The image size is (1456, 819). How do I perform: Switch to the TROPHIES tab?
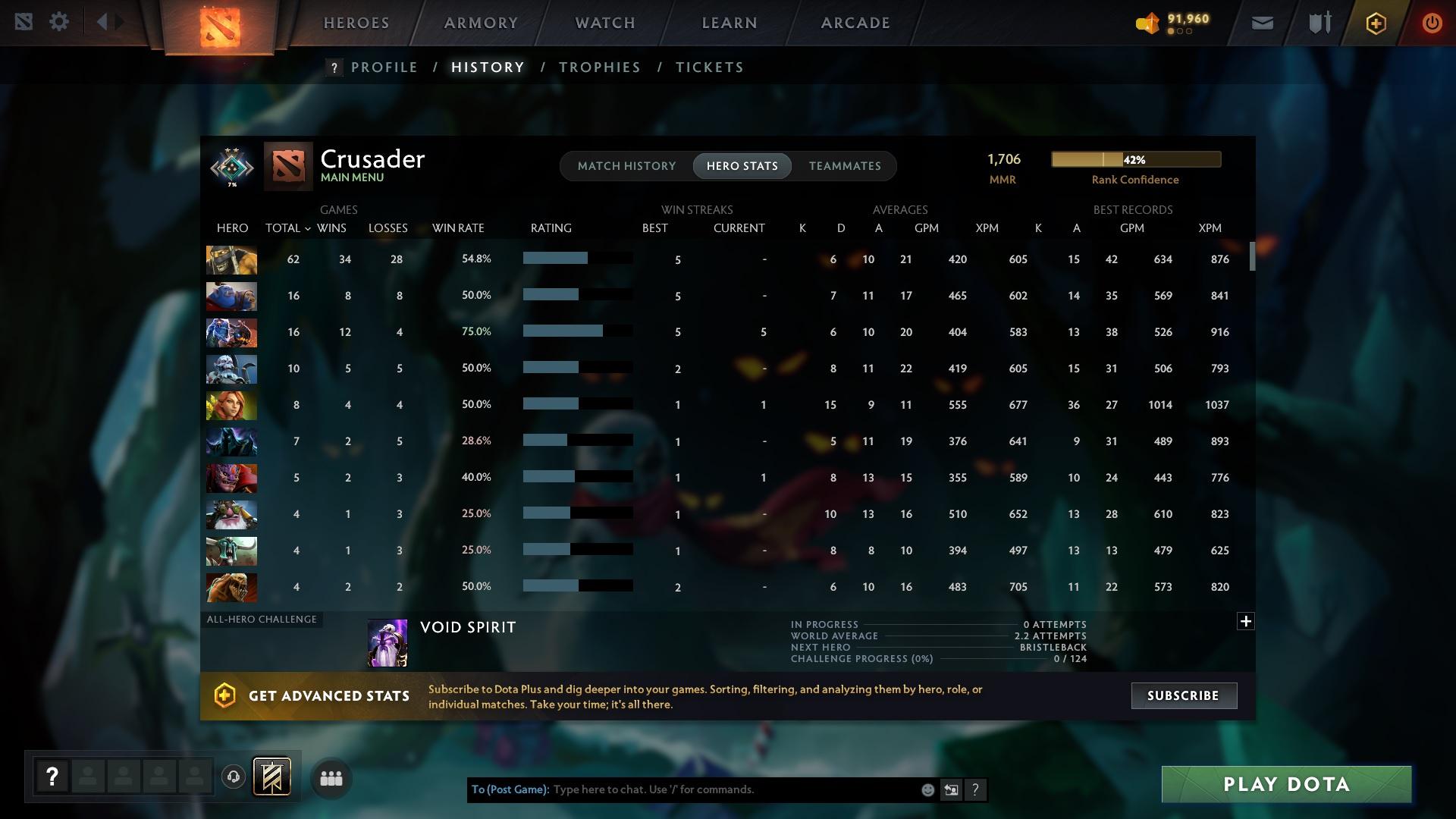[x=598, y=67]
